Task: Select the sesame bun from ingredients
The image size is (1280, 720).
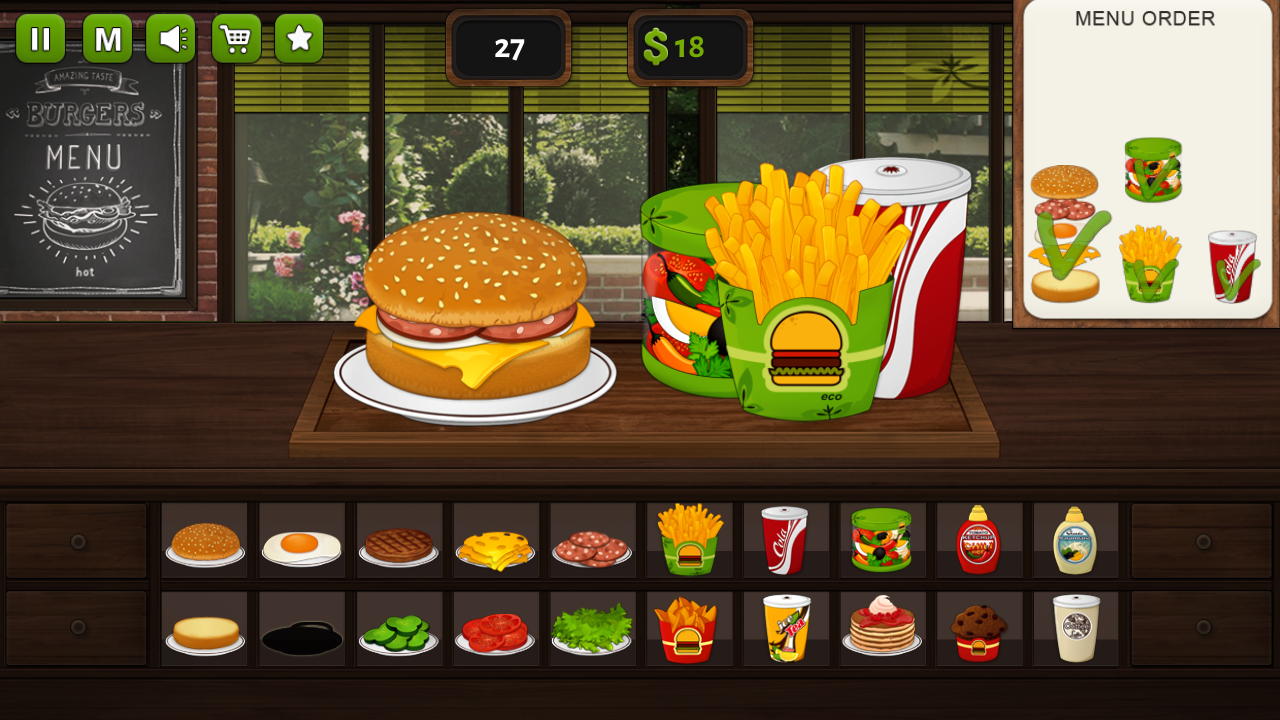Action: 205,540
